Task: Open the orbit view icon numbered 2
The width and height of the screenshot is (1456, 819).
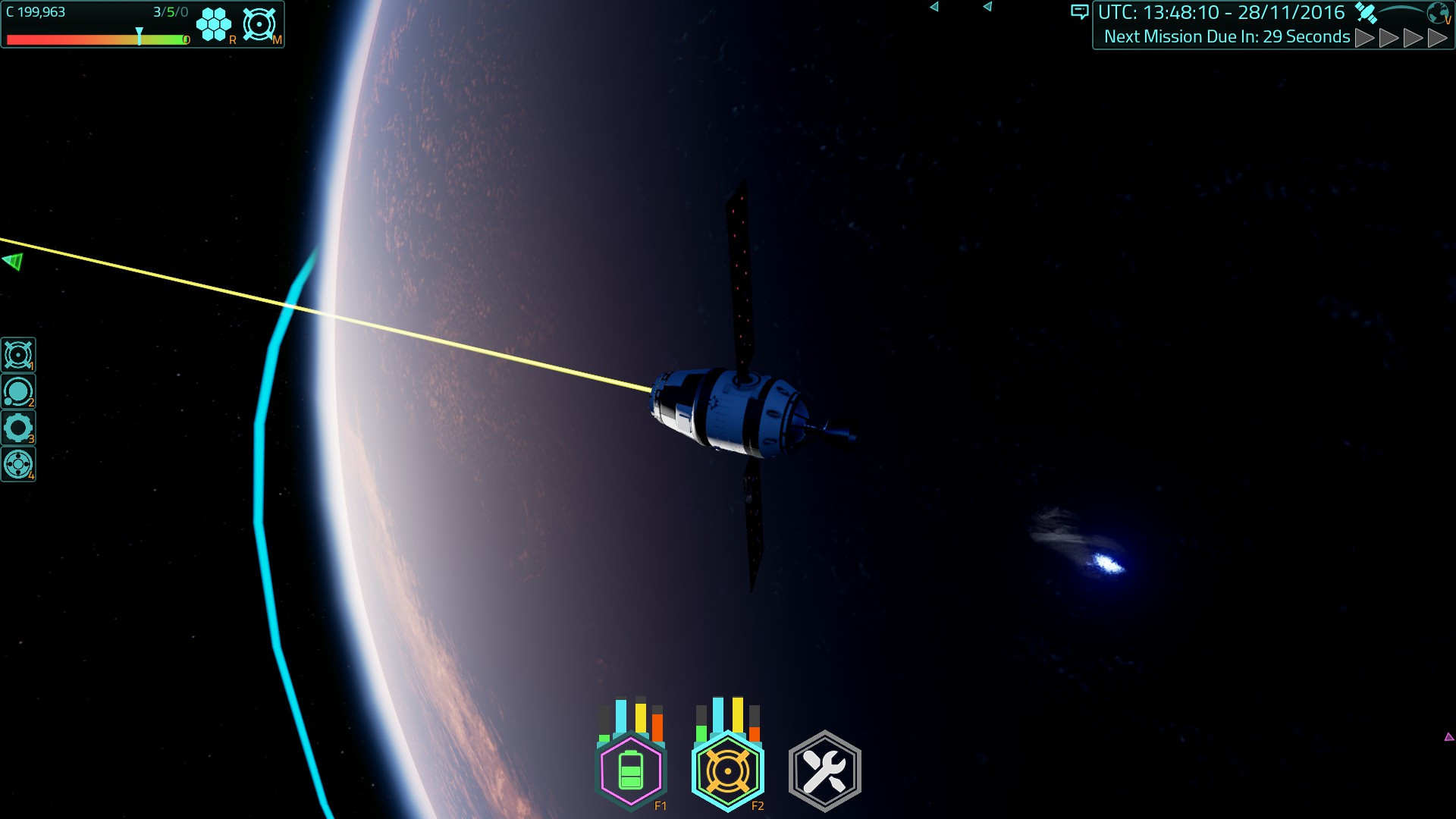Action: pyautogui.click(x=17, y=391)
